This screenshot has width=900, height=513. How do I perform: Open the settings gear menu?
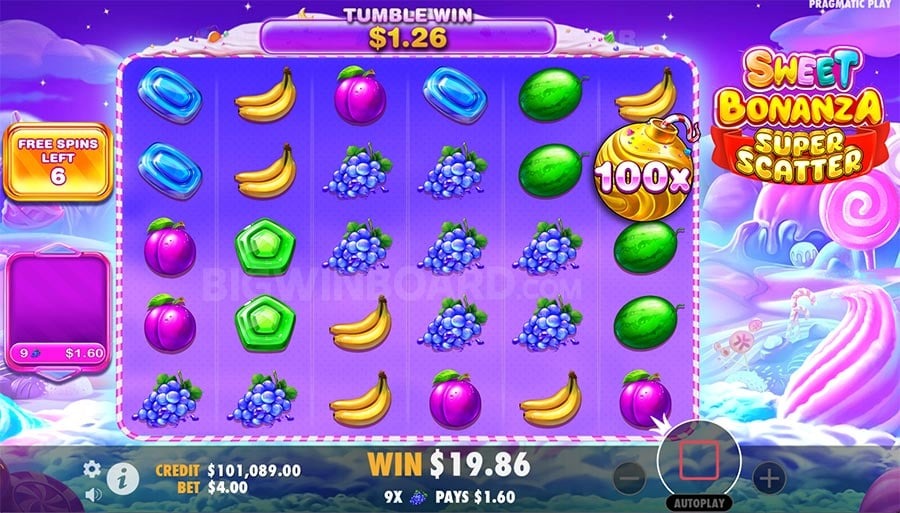pyautogui.click(x=92, y=468)
